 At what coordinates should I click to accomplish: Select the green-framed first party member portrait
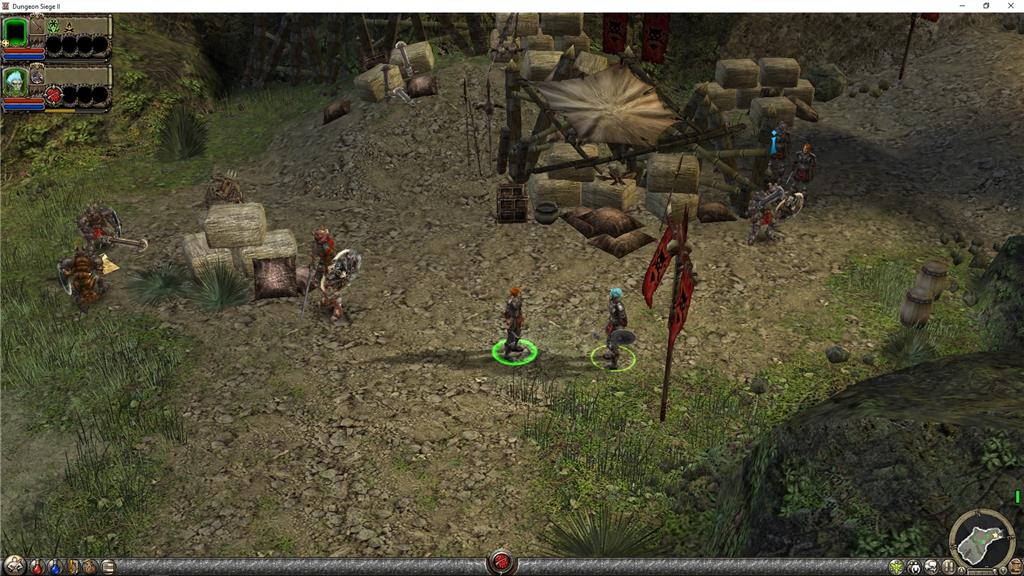[17, 32]
